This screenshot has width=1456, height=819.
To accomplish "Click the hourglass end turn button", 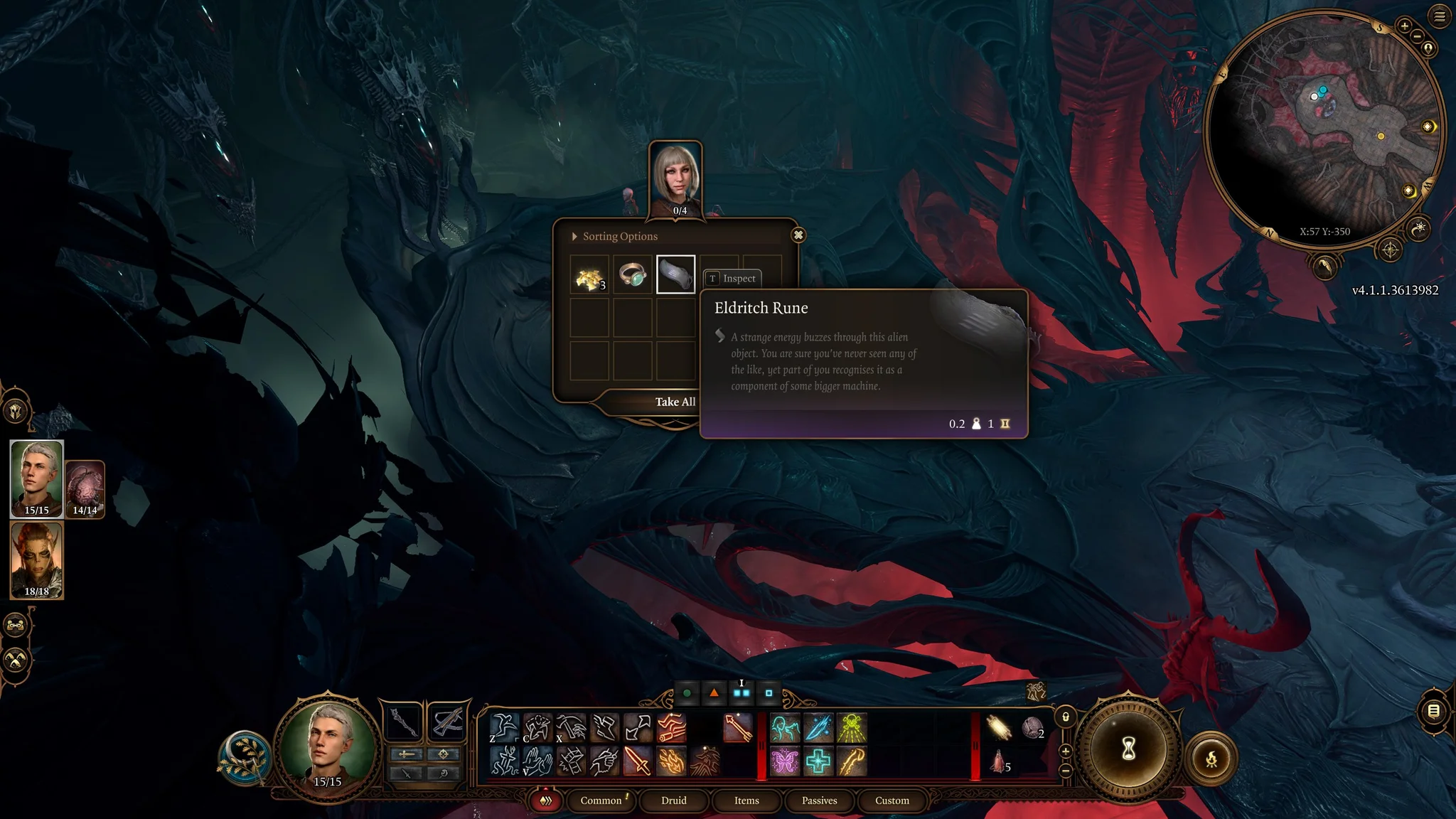I will point(1128,749).
